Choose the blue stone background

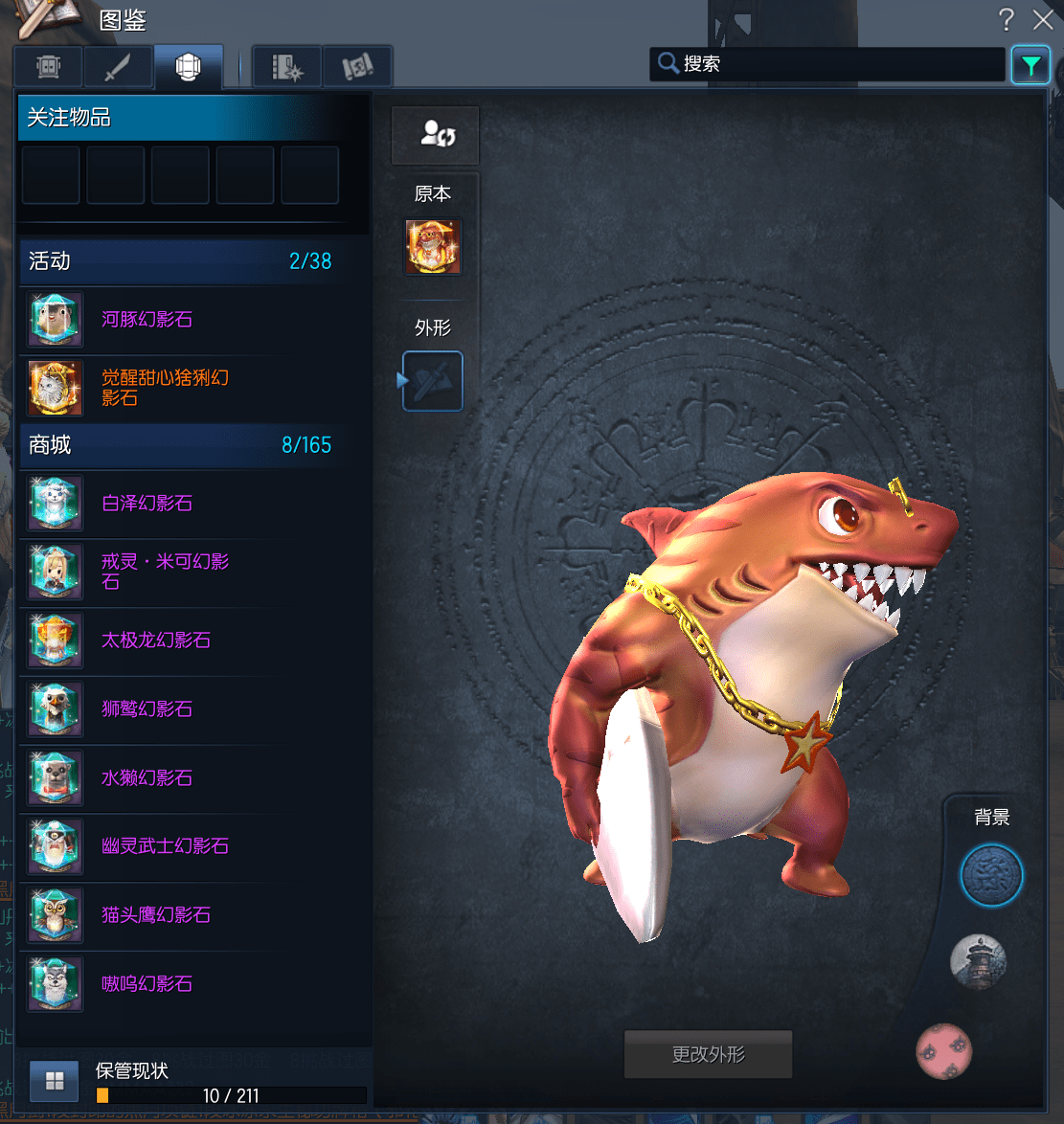(991, 875)
